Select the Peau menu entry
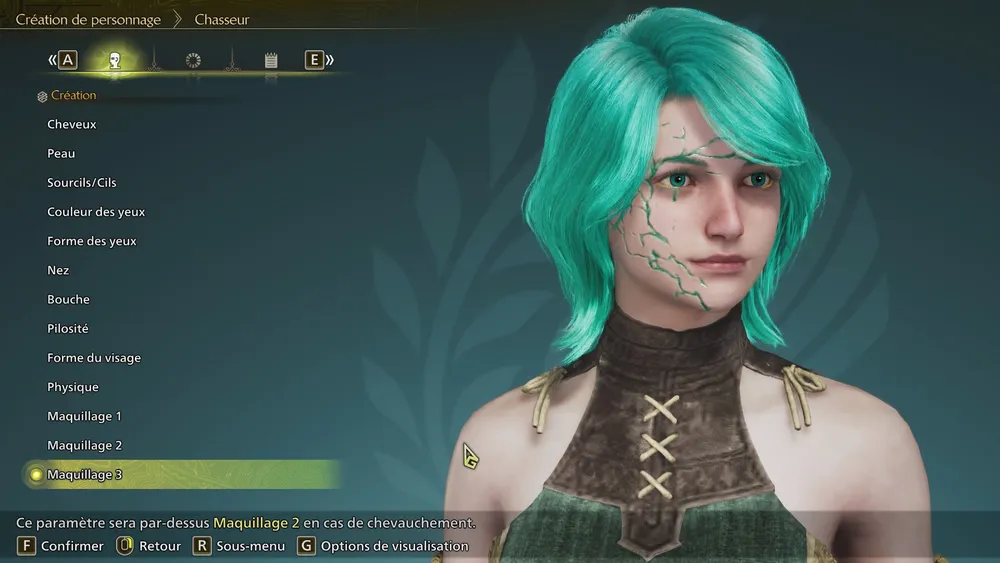The image size is (1000, 563). [61, 153]
